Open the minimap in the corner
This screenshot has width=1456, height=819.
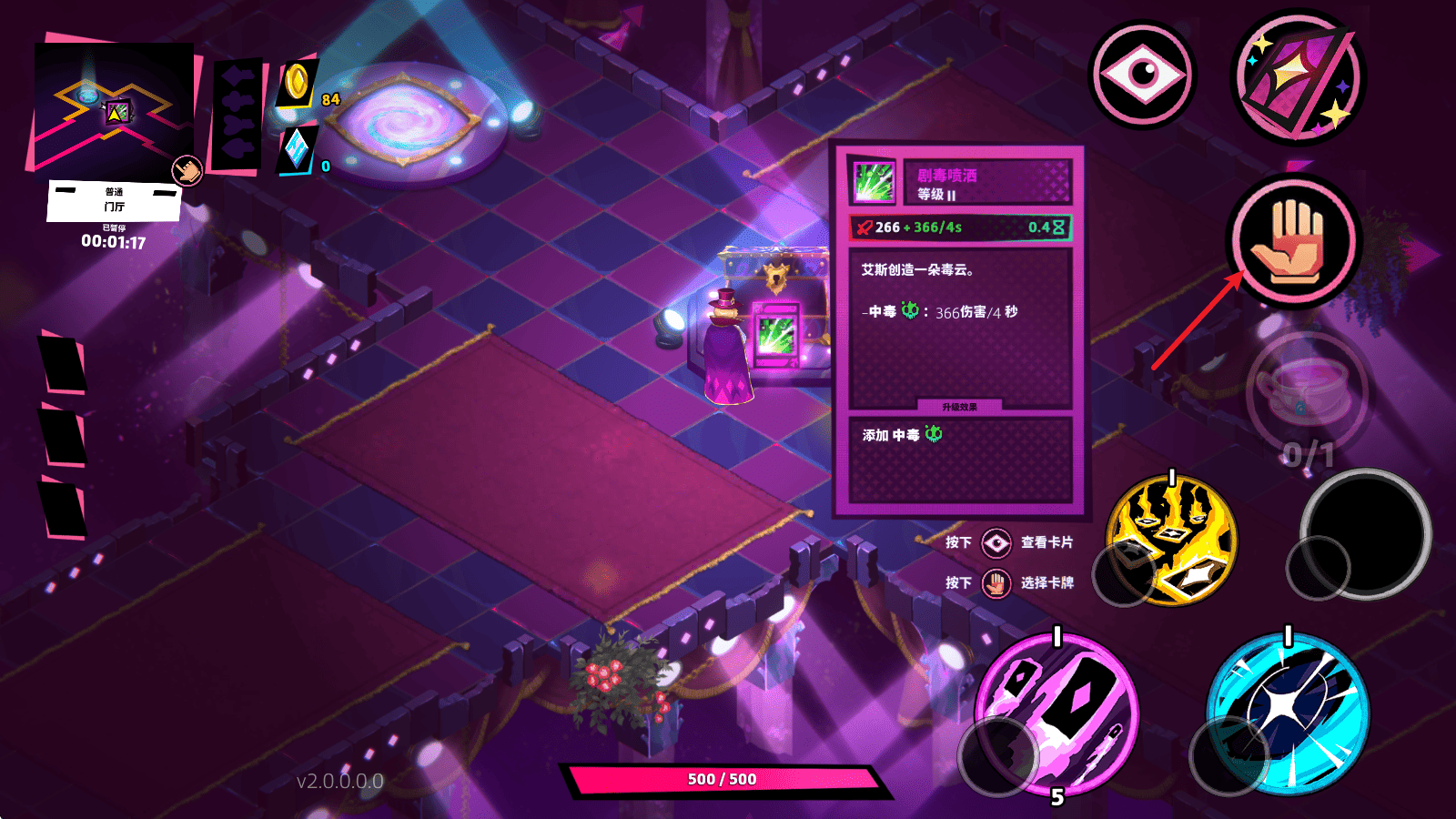pos(113,107)
